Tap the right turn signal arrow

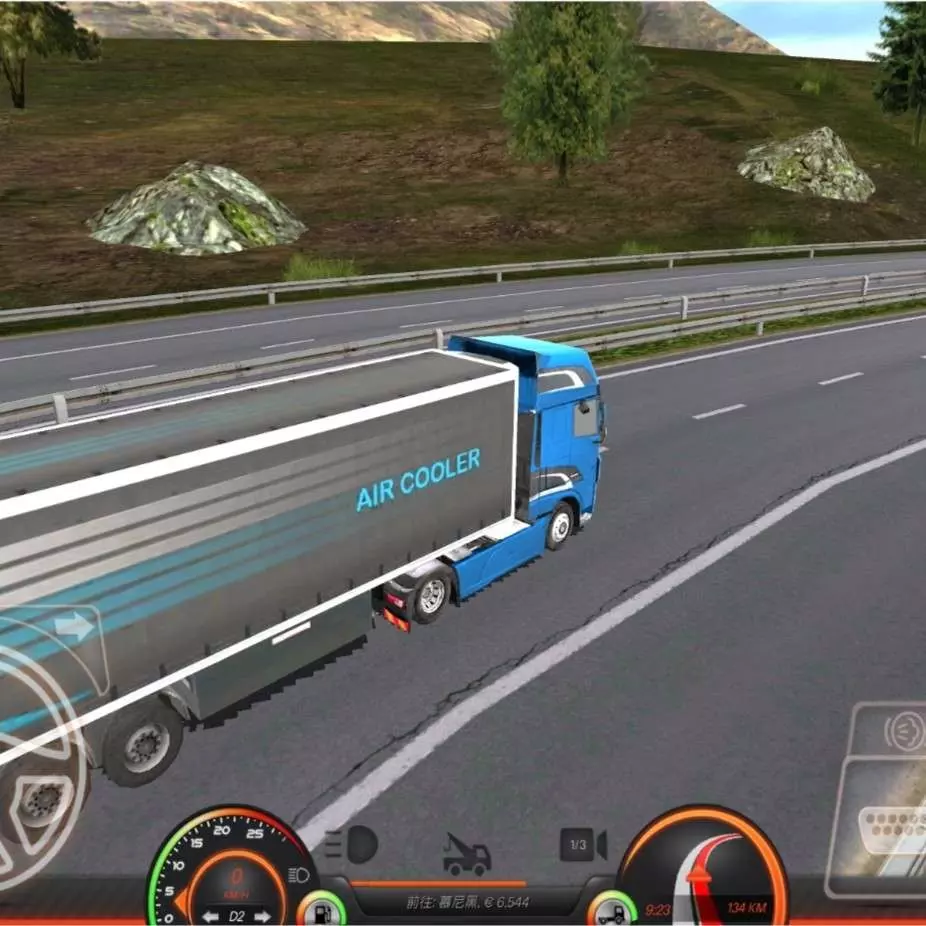pyautogui.click(x=74, y=628)
